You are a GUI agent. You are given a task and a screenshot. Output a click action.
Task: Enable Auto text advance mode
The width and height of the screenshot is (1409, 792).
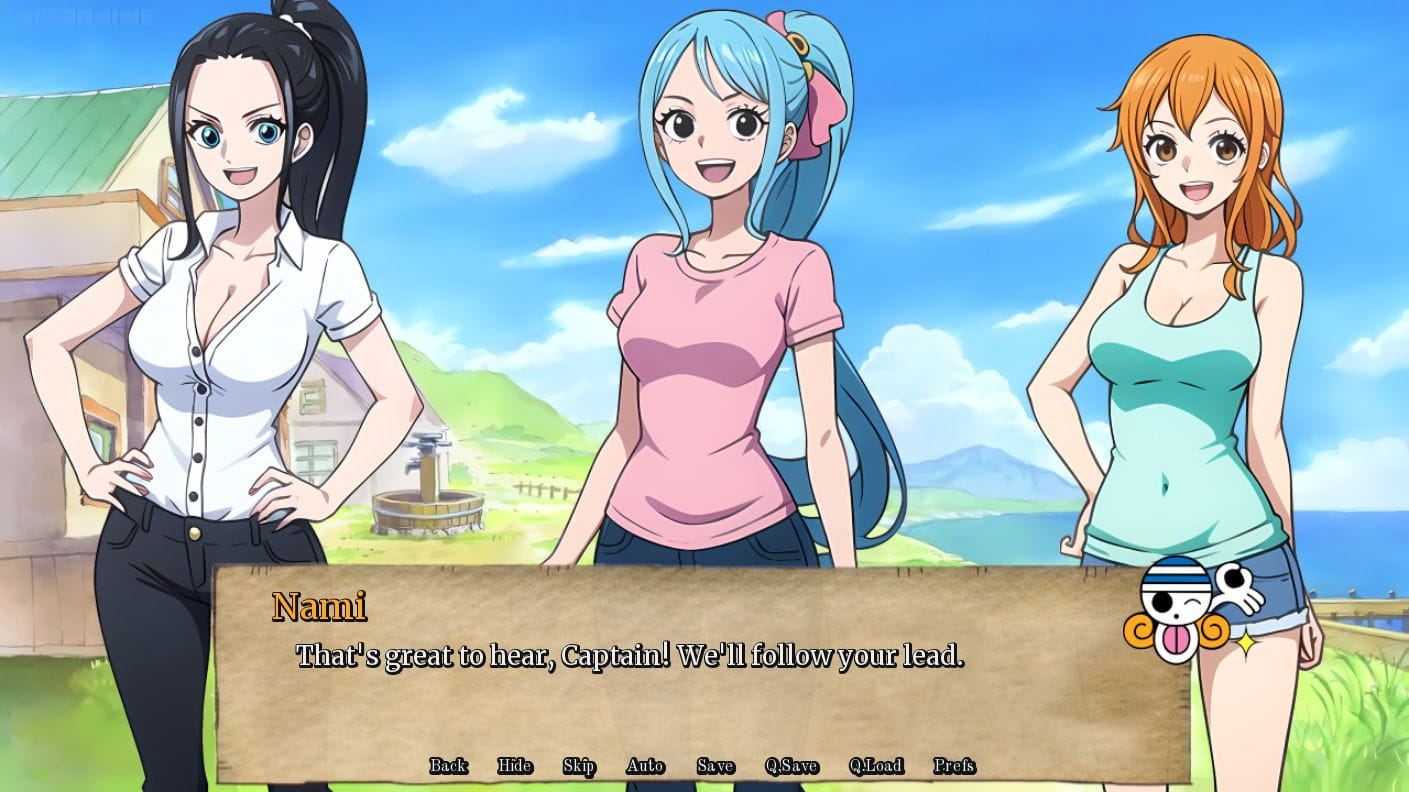point(646,765)
